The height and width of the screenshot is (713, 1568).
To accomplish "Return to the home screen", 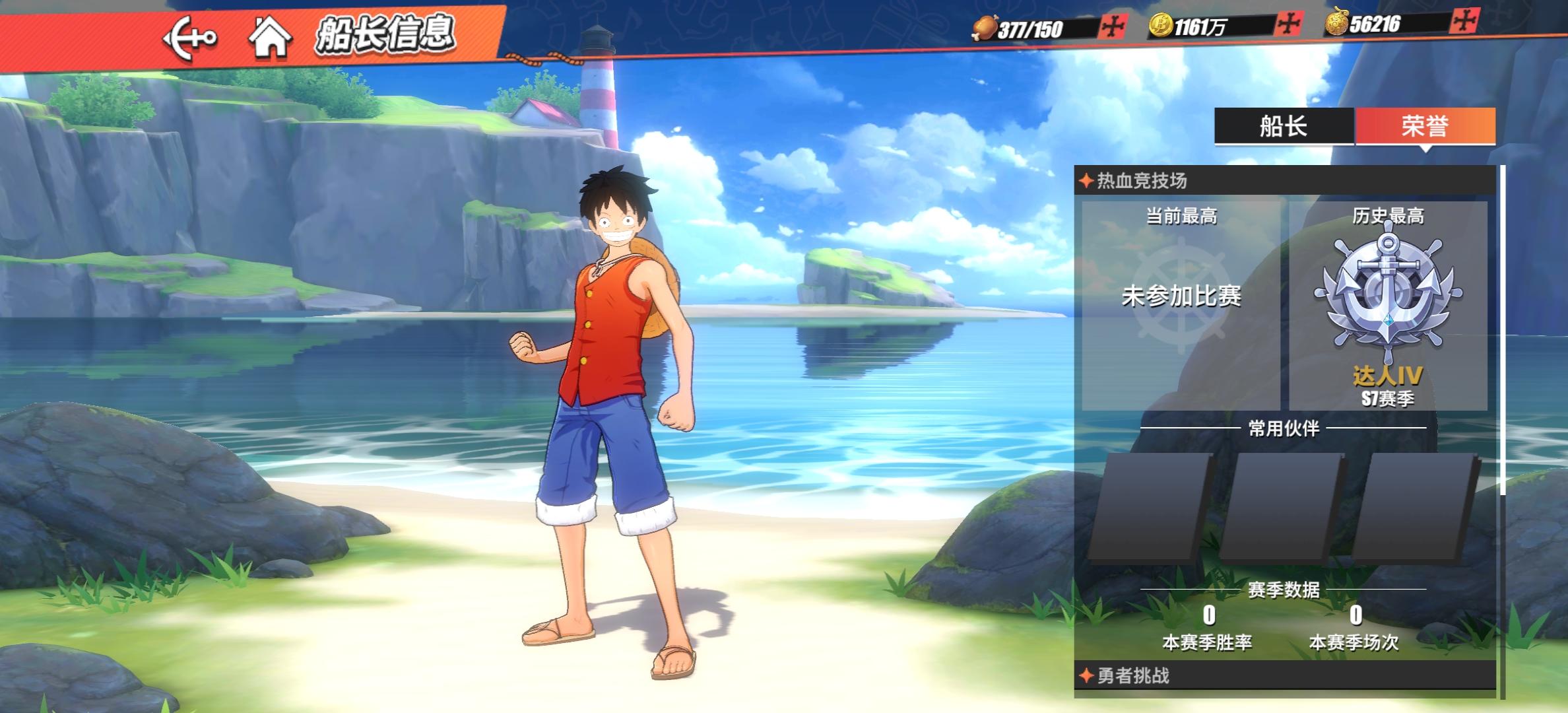I will tap(270, 38).
